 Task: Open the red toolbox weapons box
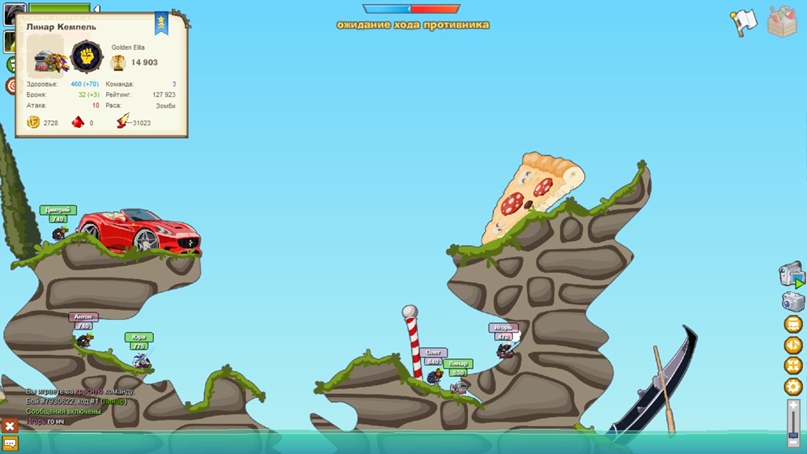point(782,21)
